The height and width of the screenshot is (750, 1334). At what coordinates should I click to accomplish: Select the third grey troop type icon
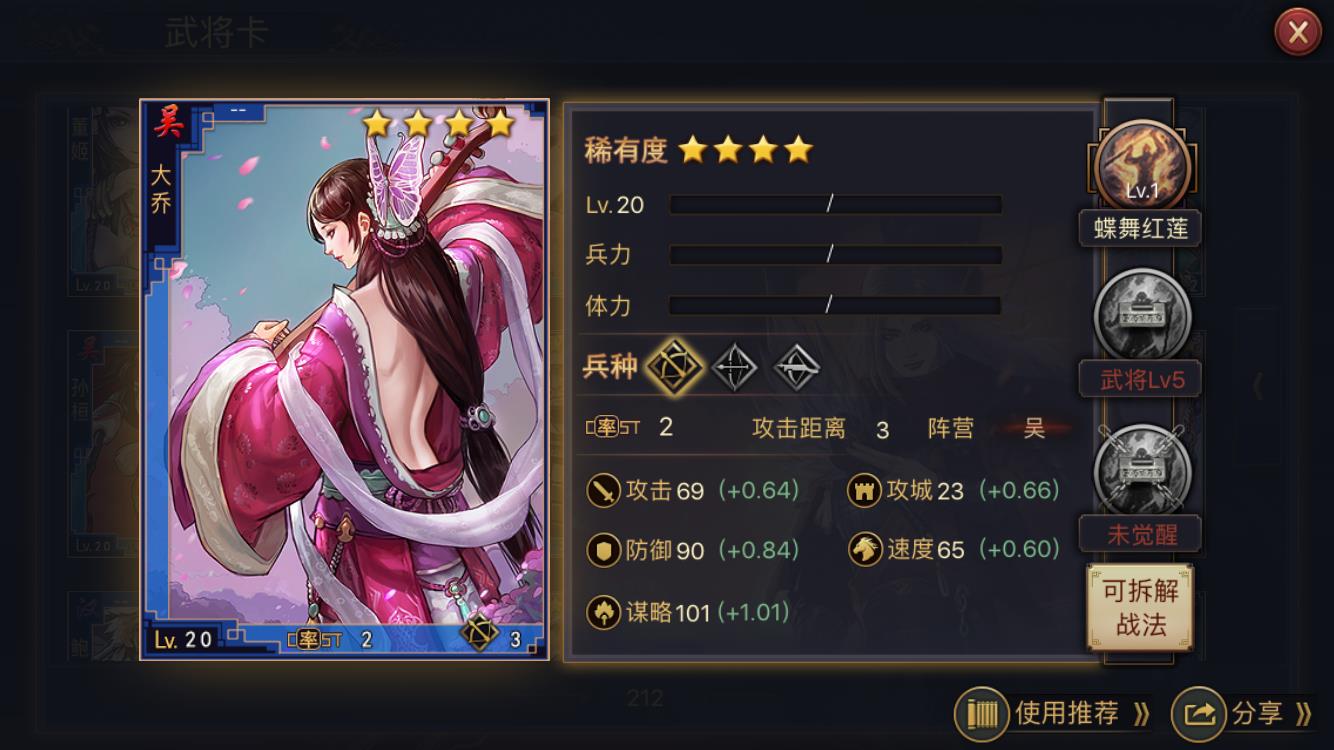797,367
